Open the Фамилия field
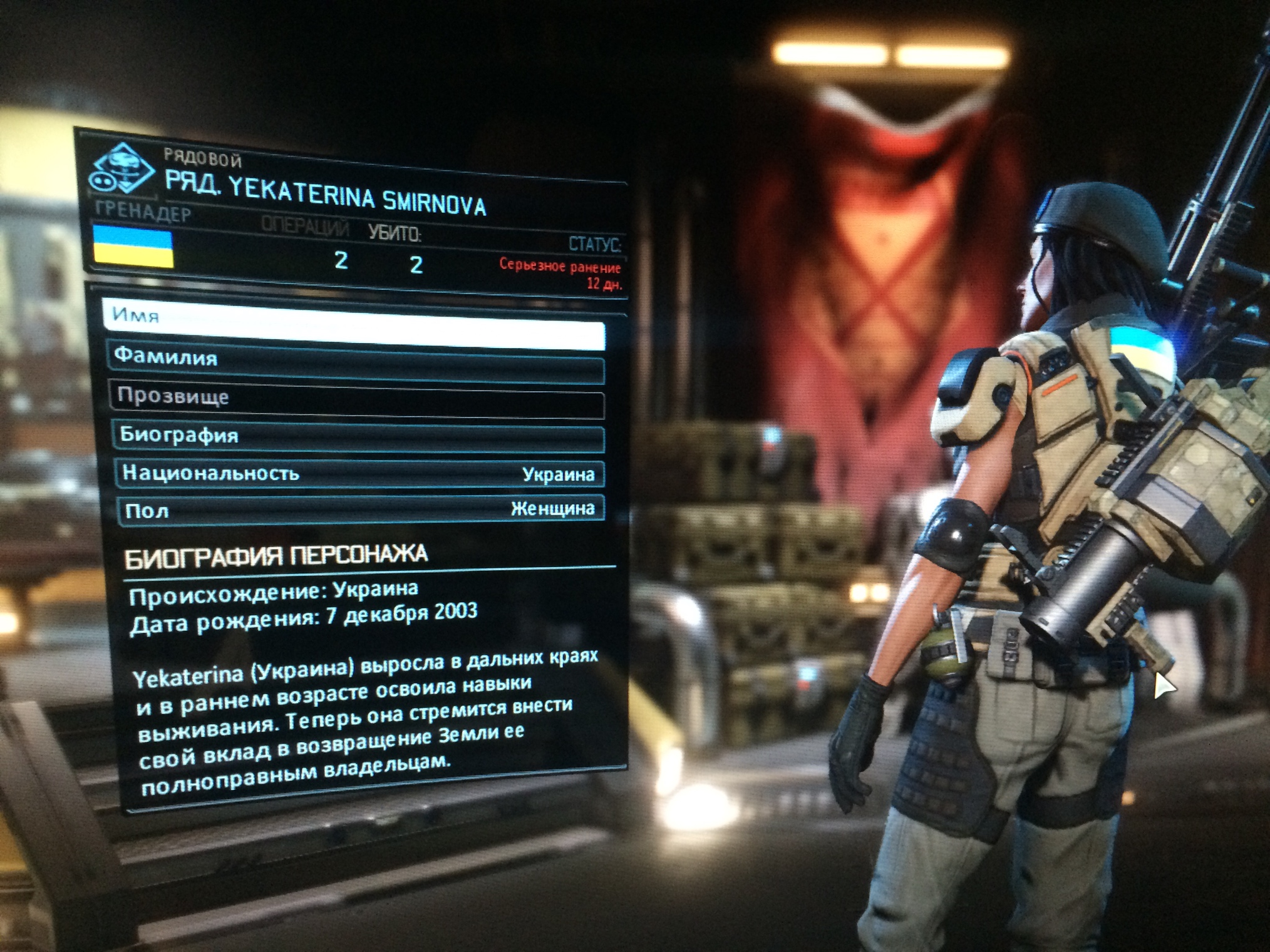The image size is (1270, 952). pyautogui.click(x=356, y=363)
